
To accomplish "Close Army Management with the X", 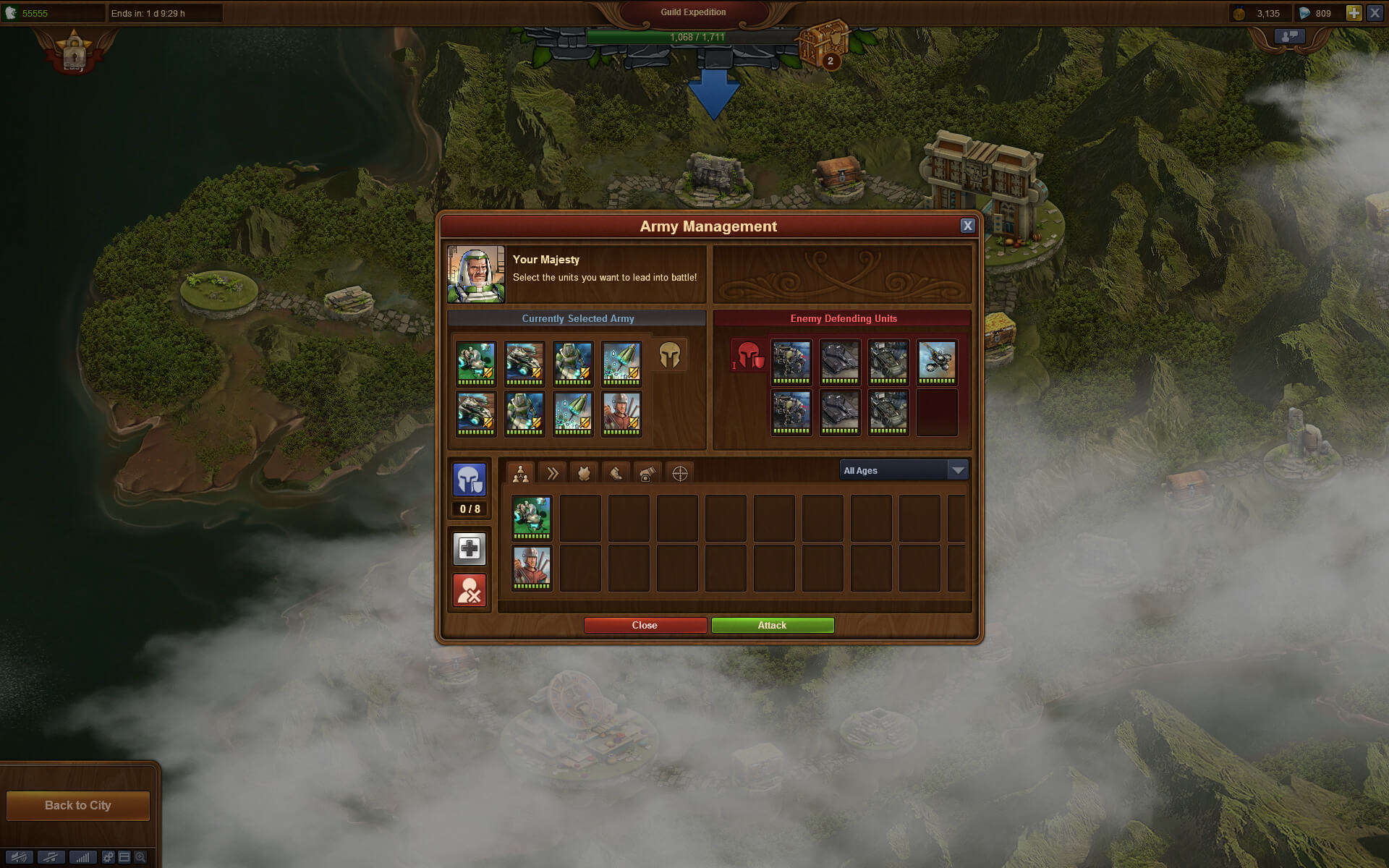I will coord(967,226).
